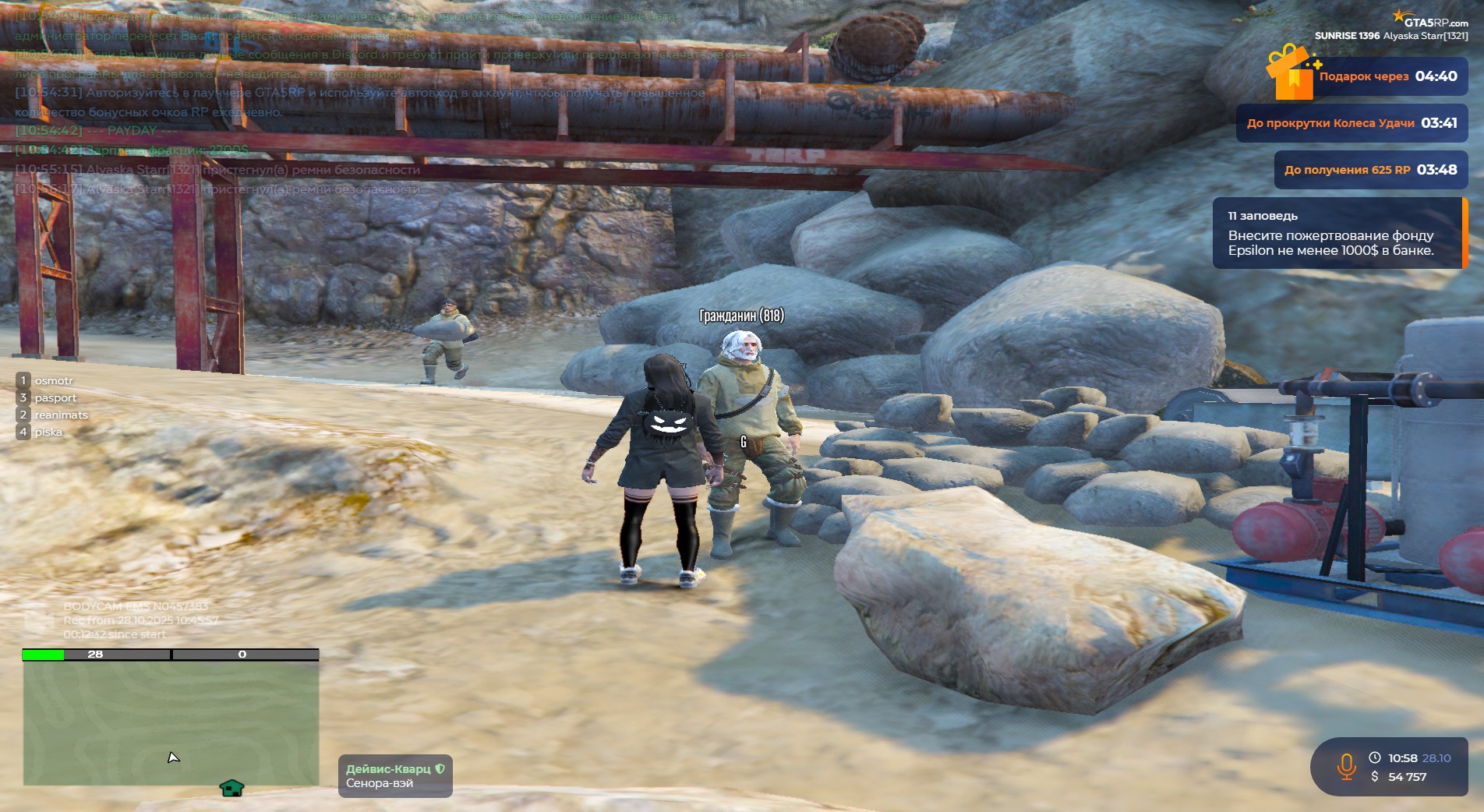Screen dimensions: 1484x812
Task: Open the 625 RP reward panel
Action: click(x=1370, y=170)
